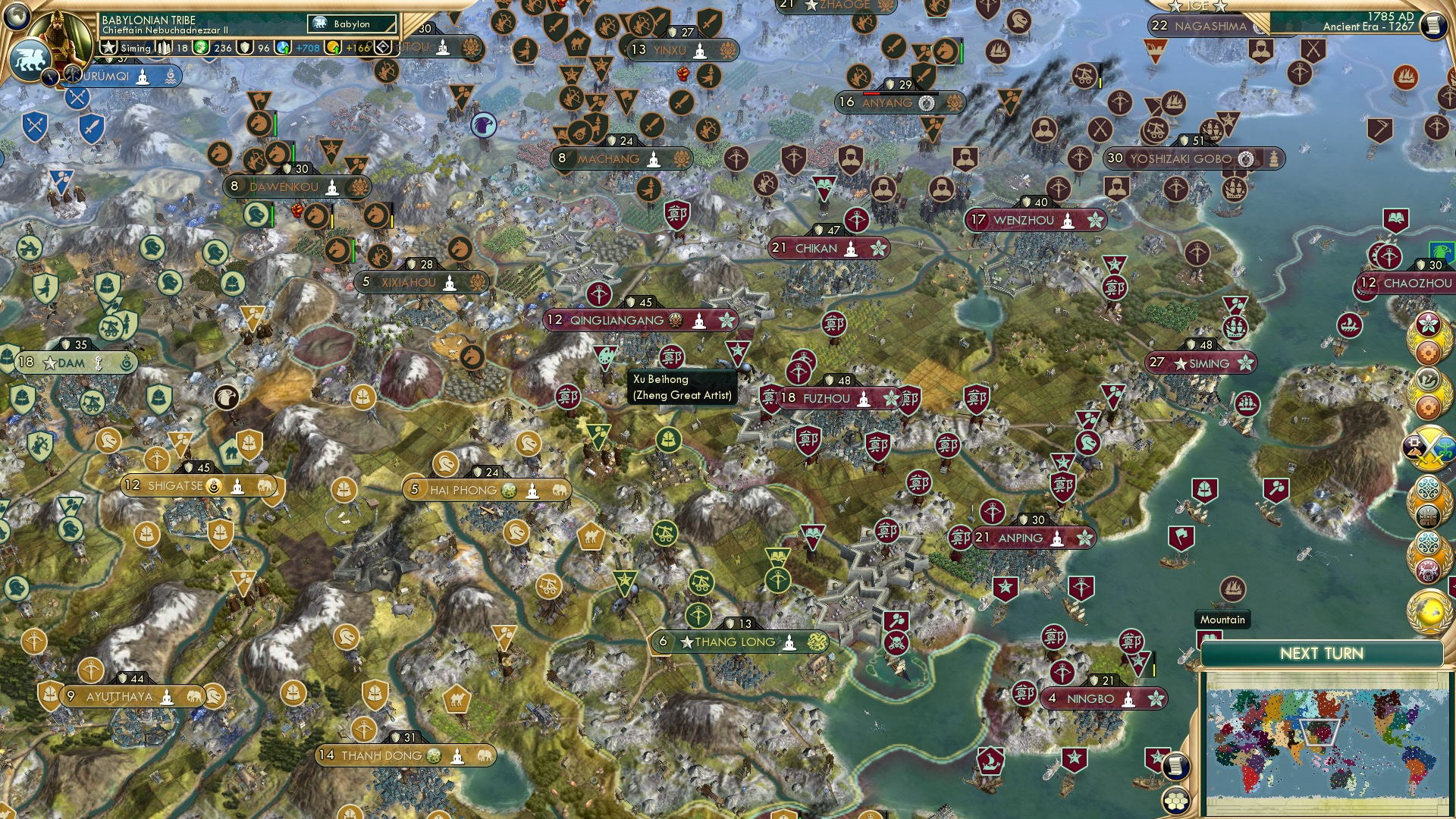Click Xu Beihong the Great Artist unit
The image size is (1456, 819).
[603, 355]
